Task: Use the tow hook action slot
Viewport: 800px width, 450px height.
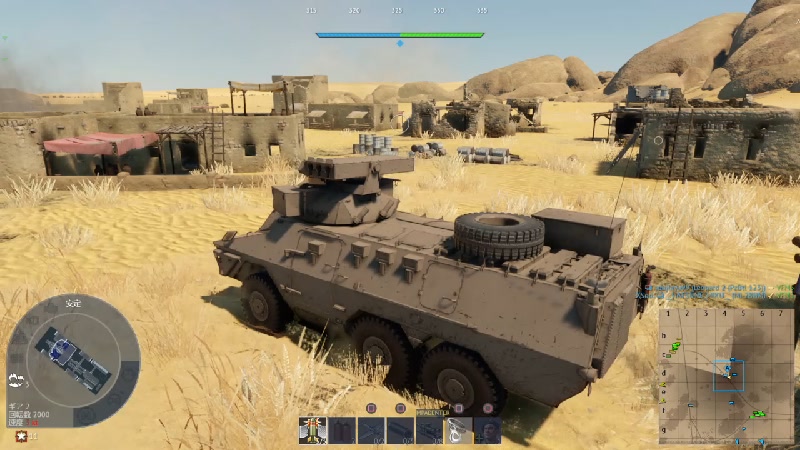Action: pos(459,430)
